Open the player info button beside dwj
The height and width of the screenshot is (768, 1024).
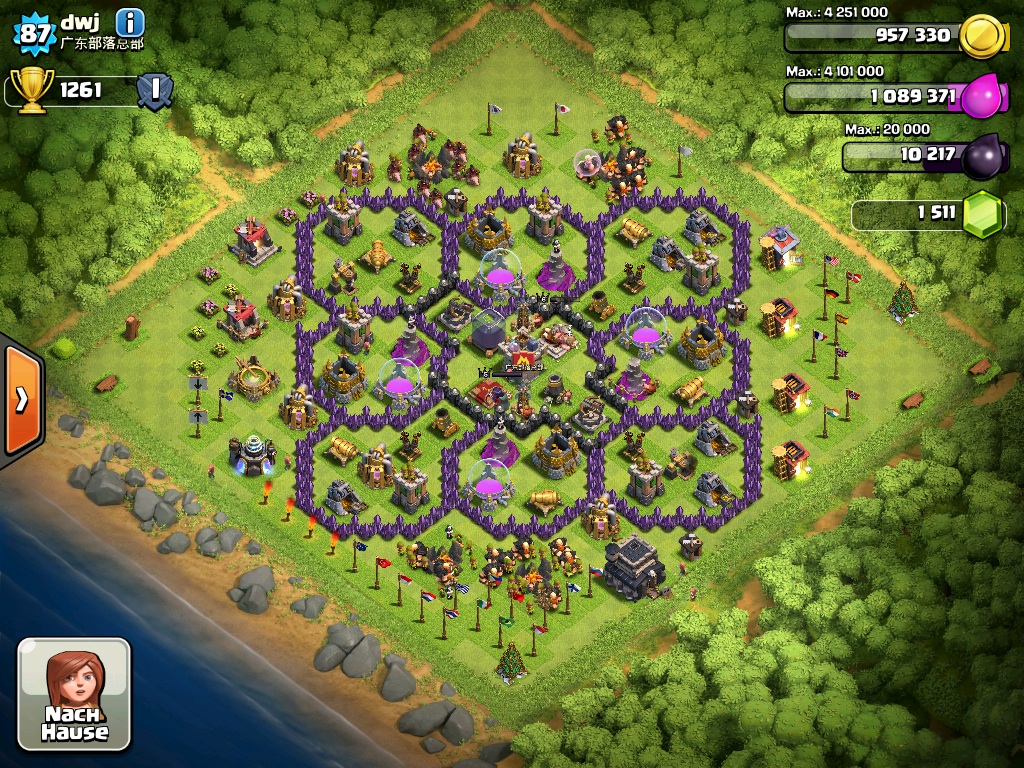click(130, 21)
